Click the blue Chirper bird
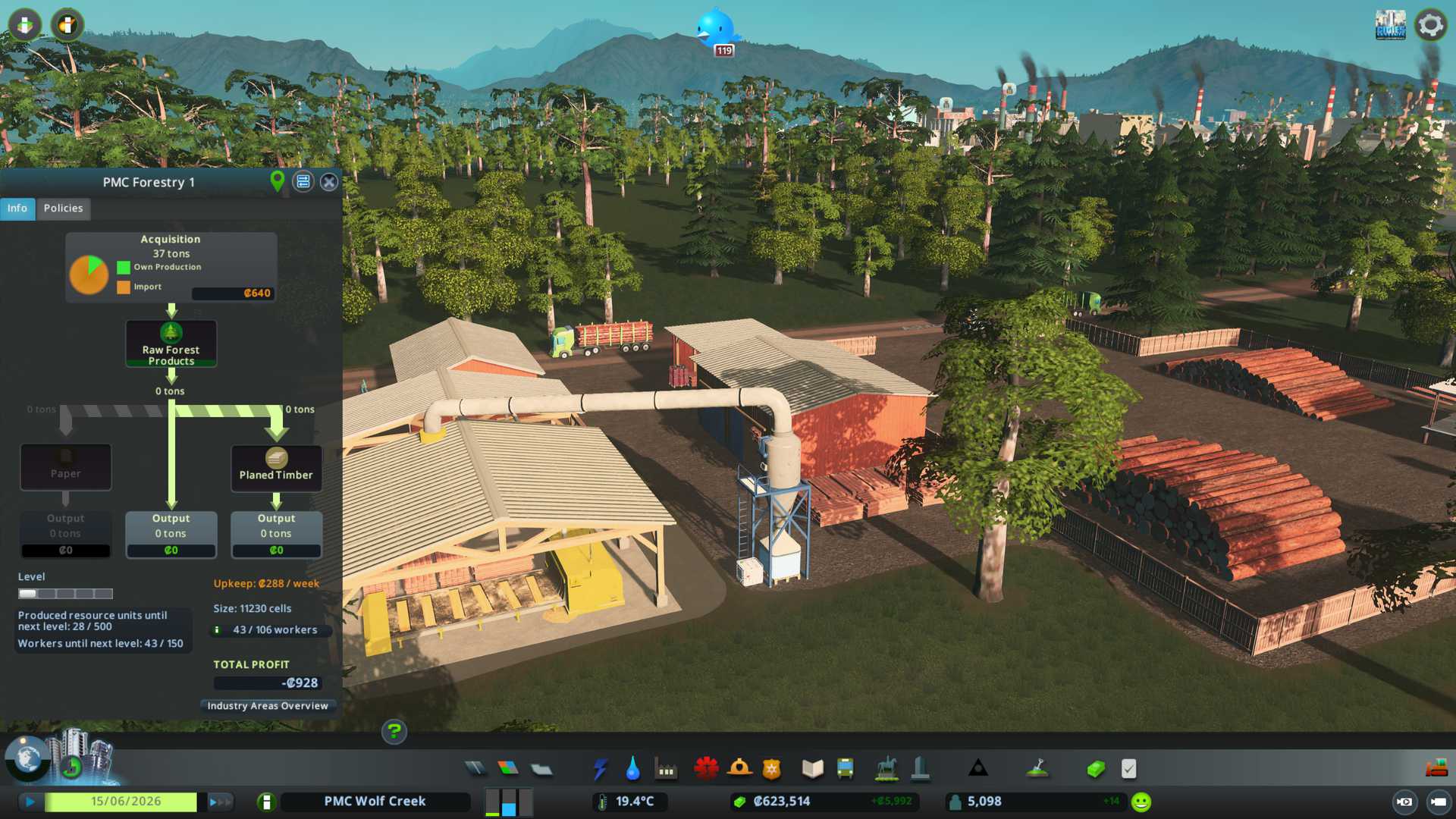Screen dimensions: 1456x819 pyautogui.click(x=715, y=29)
